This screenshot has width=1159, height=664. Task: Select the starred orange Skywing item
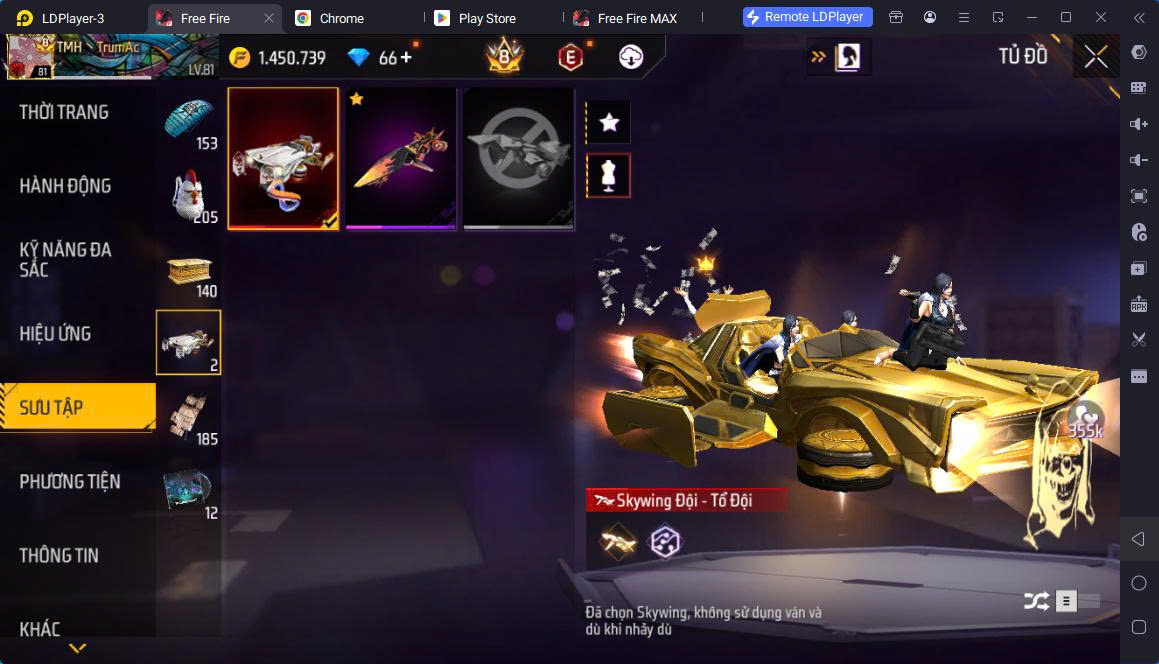(x=401, y=159)
